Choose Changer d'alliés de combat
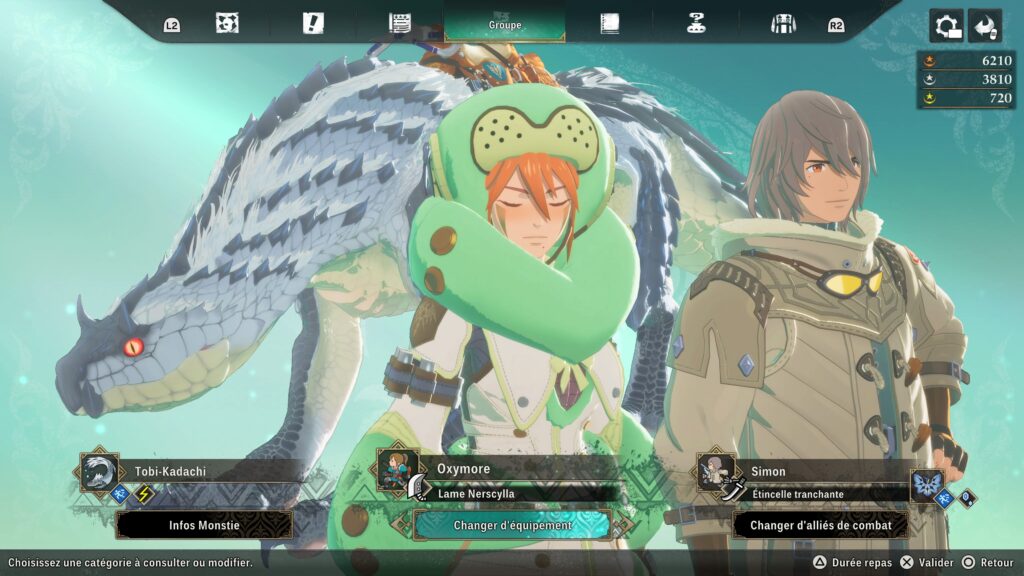1024x576 pixels. pos(820,525)
